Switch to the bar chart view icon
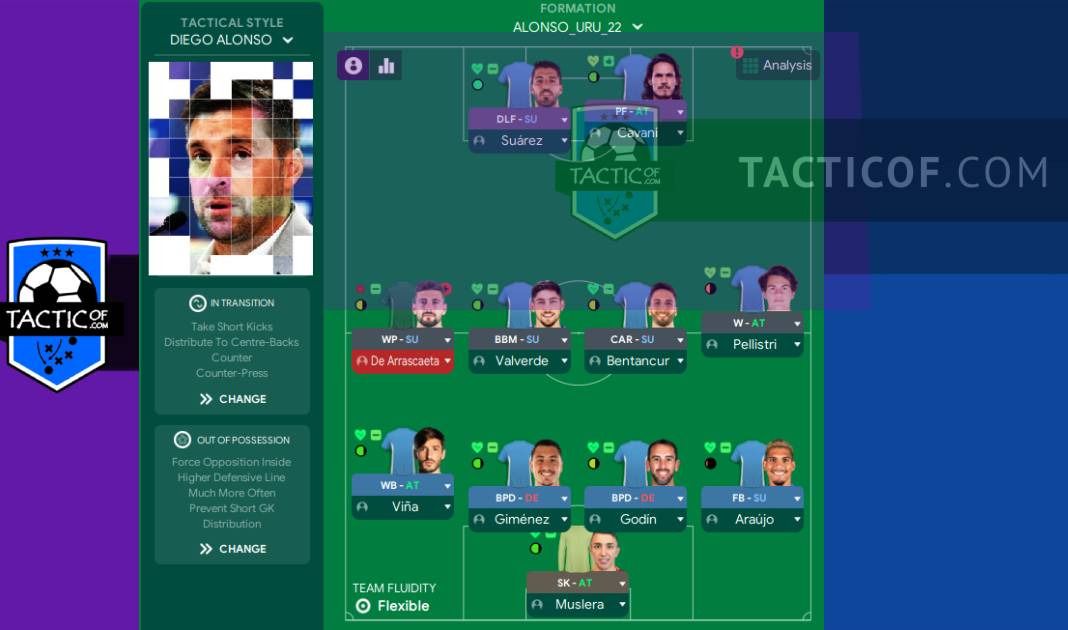1068x630 pixels. [x=386, y=66]
